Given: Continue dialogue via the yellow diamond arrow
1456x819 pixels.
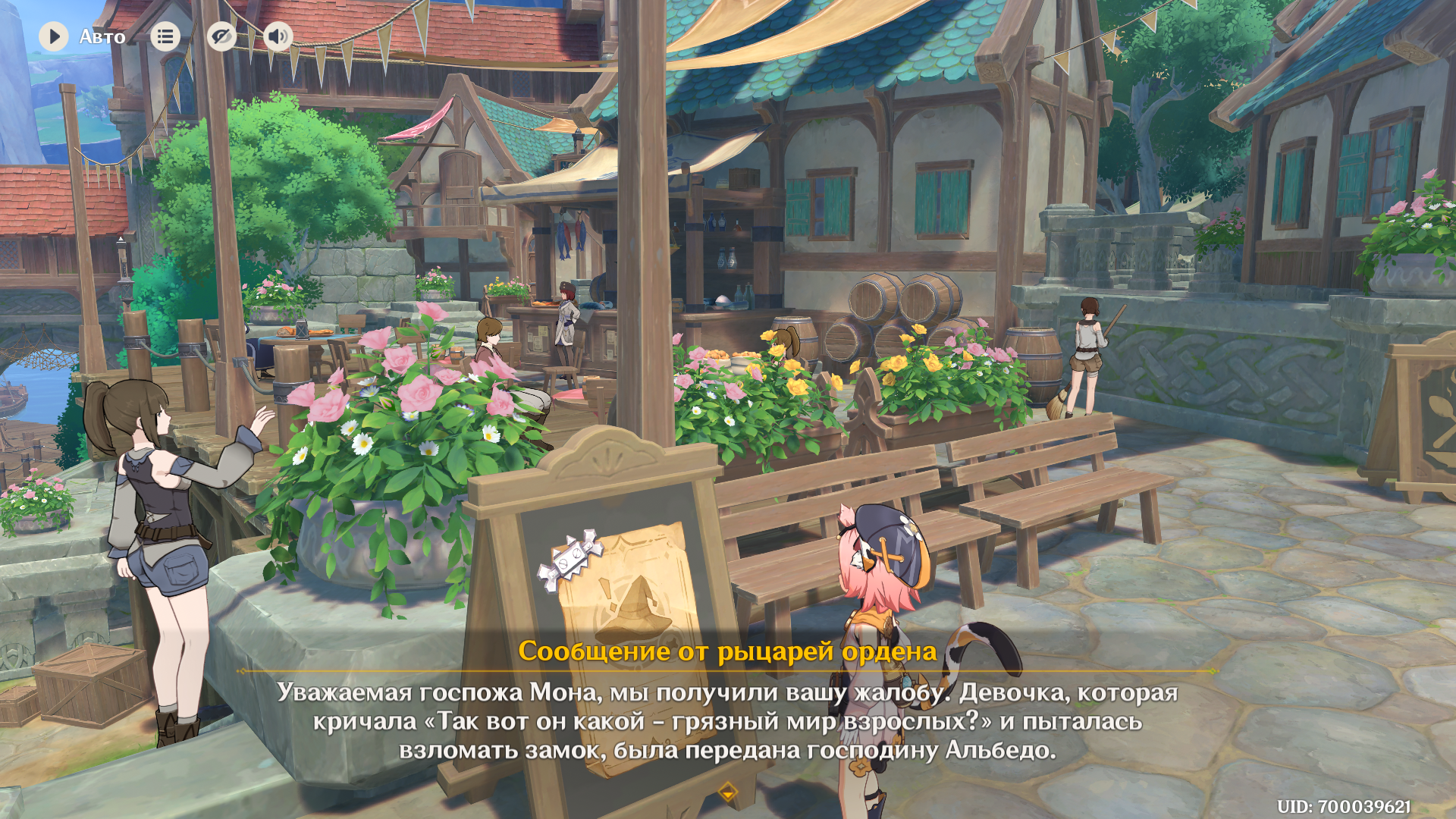Looking at the screenshot, I should pos(727,792).
